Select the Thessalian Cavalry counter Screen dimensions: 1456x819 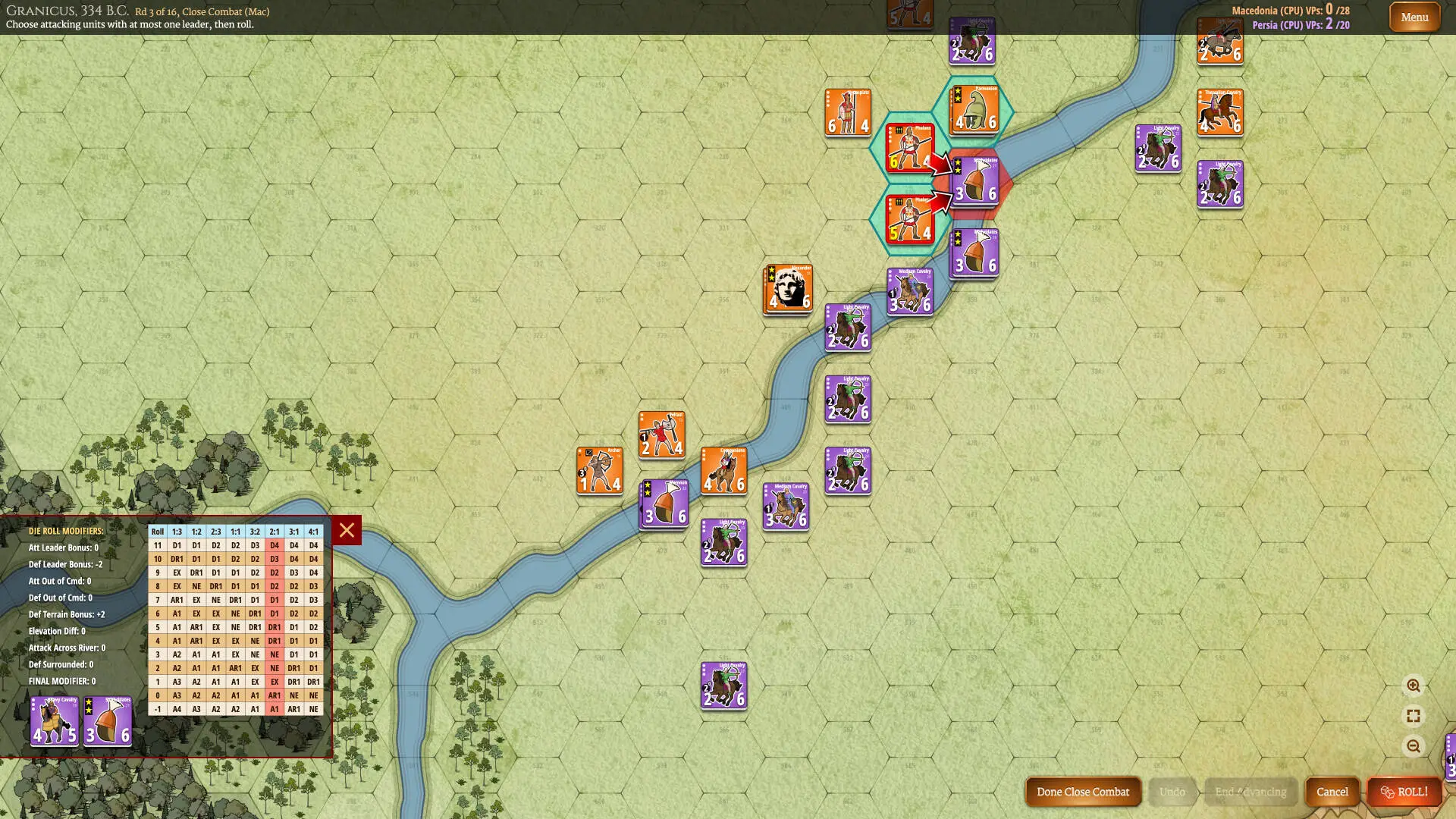(x=1219, y=112)
